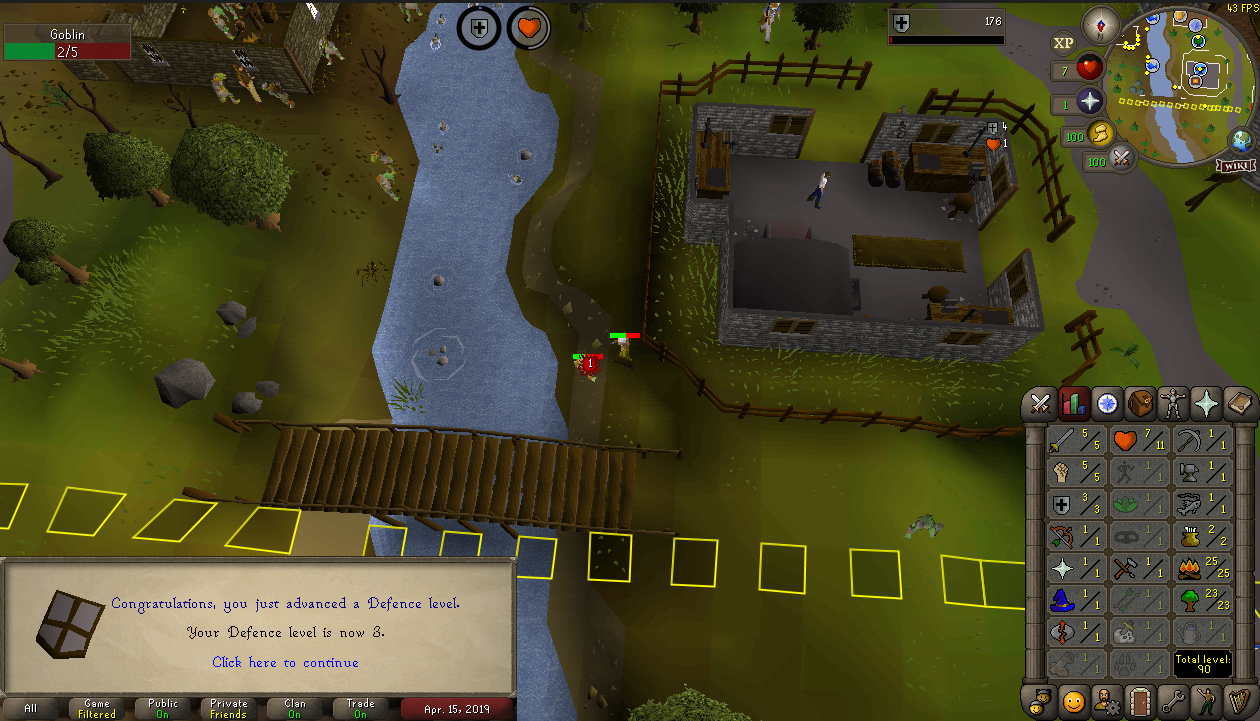Open the Settings wrench tab
Viewport: 1260px width, 721px height.
pyautogui.click(x=1173, y=700)
